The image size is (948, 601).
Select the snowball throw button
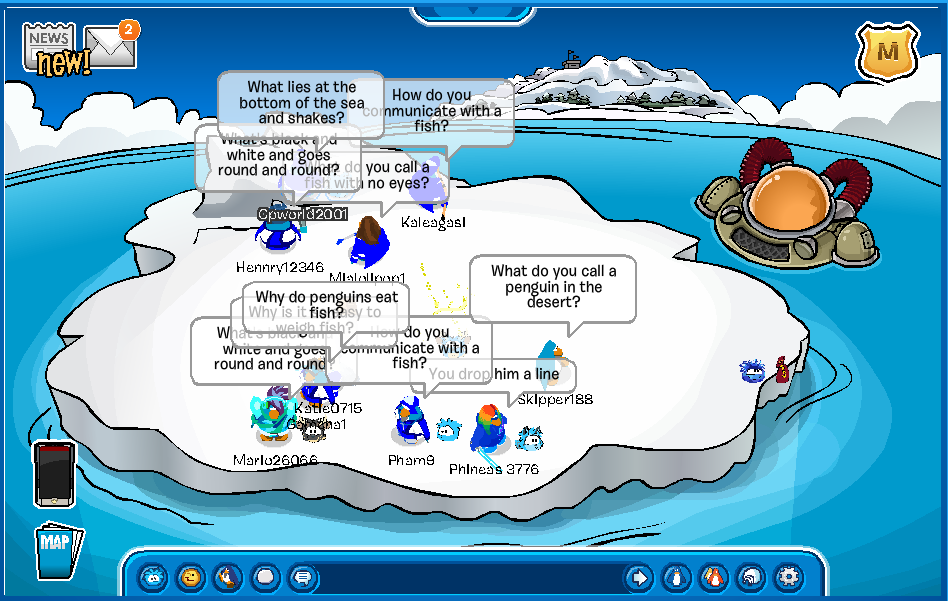point(265,577)
